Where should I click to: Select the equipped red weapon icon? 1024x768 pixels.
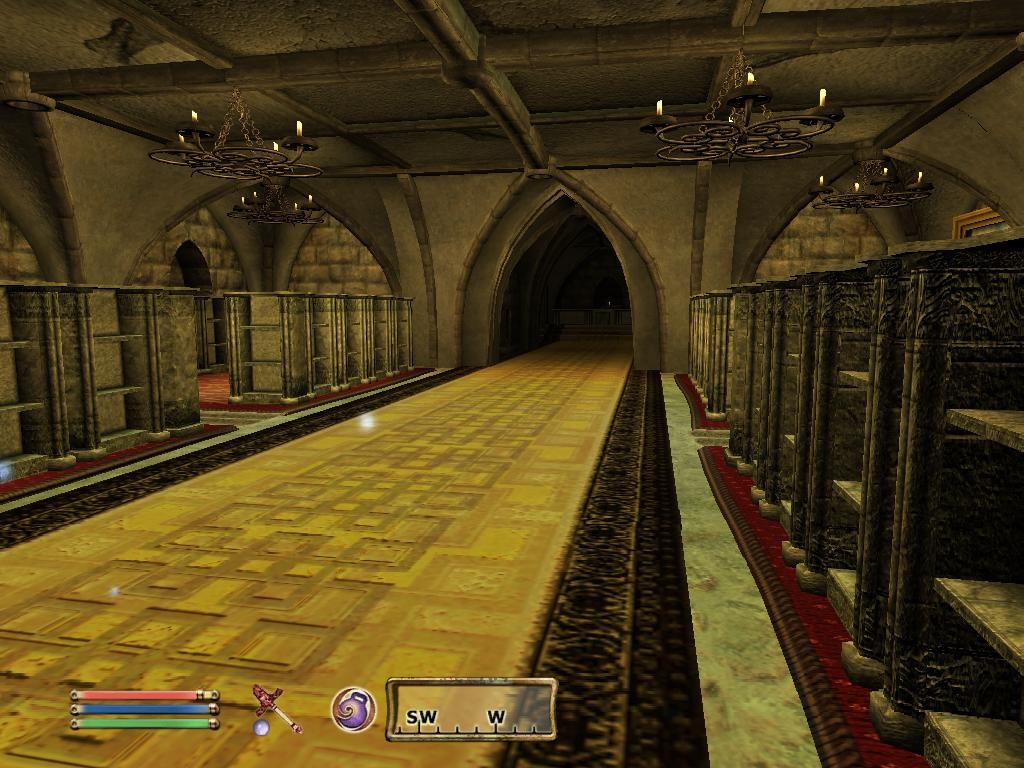(x=275, y=706)
